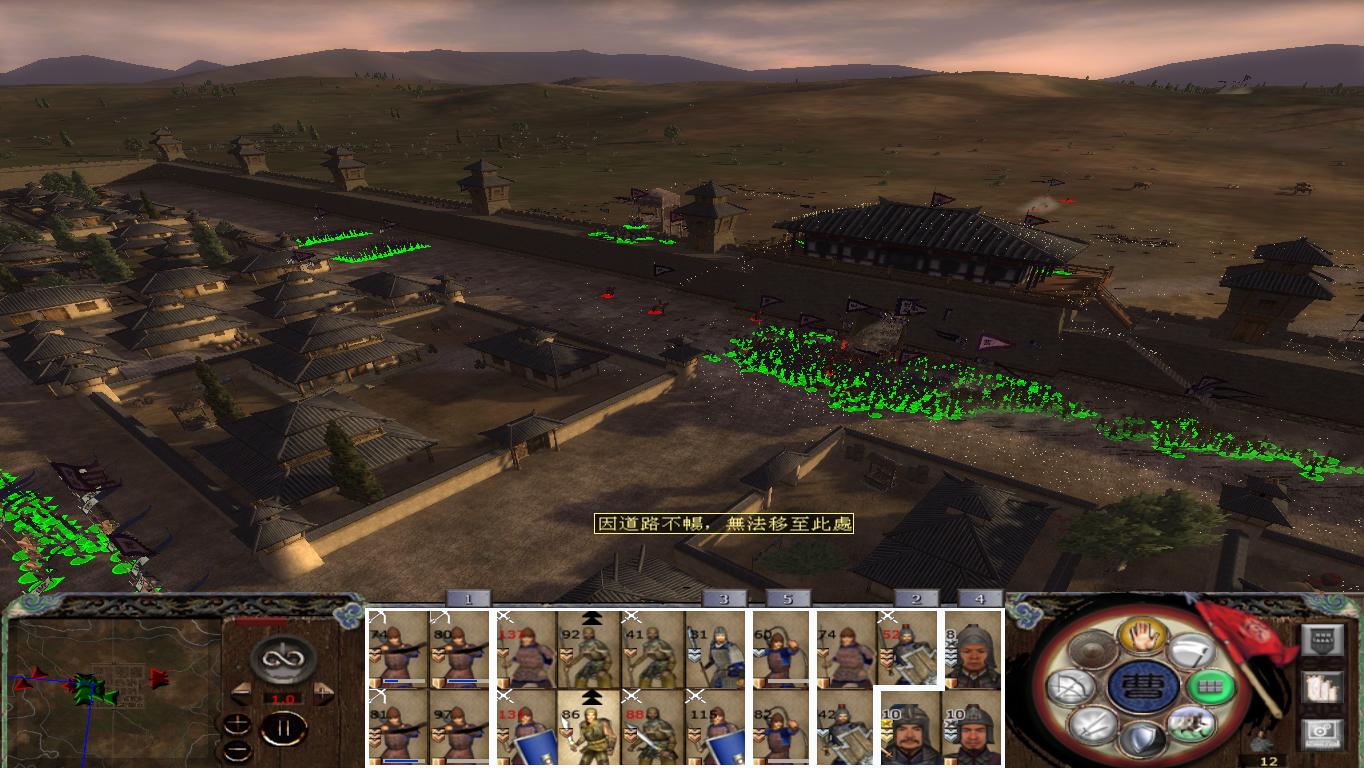Image resolution: width=1364 pixels, height=768 pixels.
Task: Select unit group tab 1
Action: point(466,600)
